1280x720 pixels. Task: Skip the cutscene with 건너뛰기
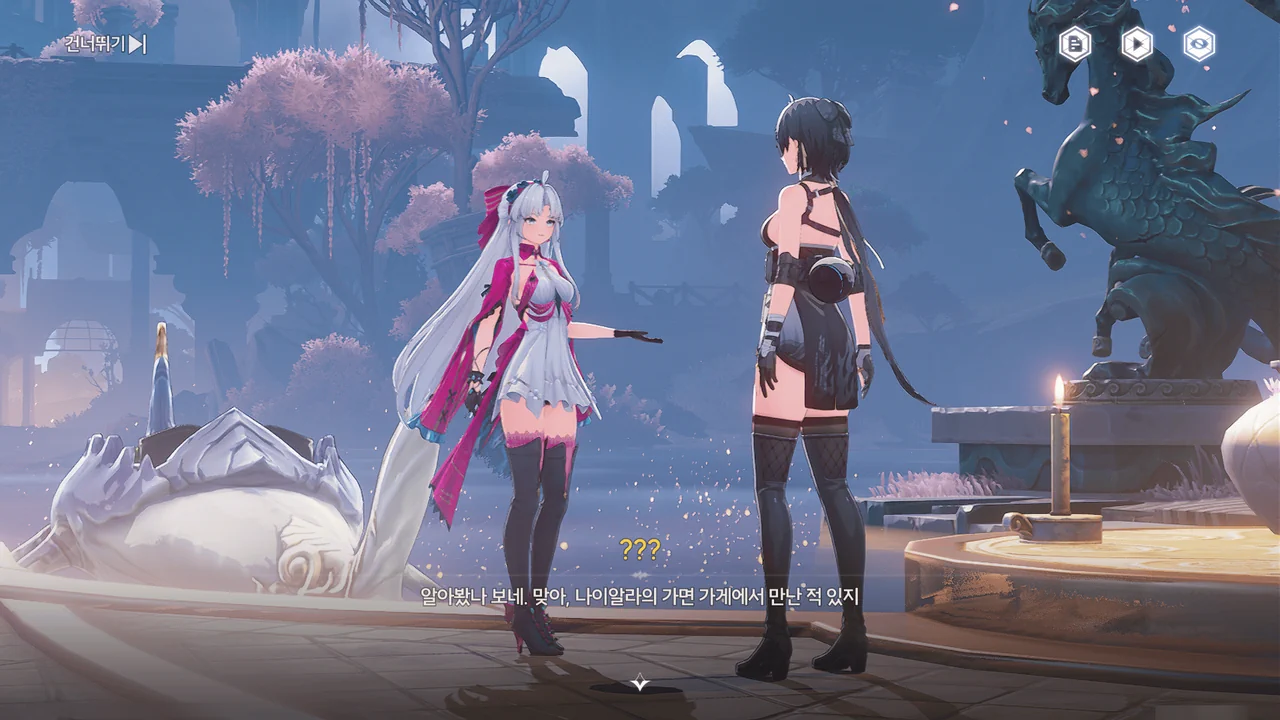point(105,44)
